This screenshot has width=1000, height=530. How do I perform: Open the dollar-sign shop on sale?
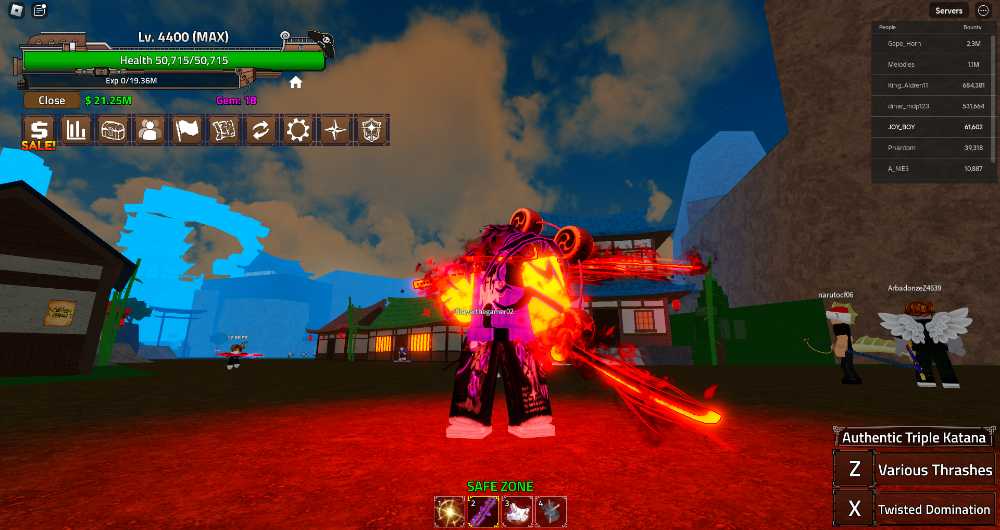39,130
